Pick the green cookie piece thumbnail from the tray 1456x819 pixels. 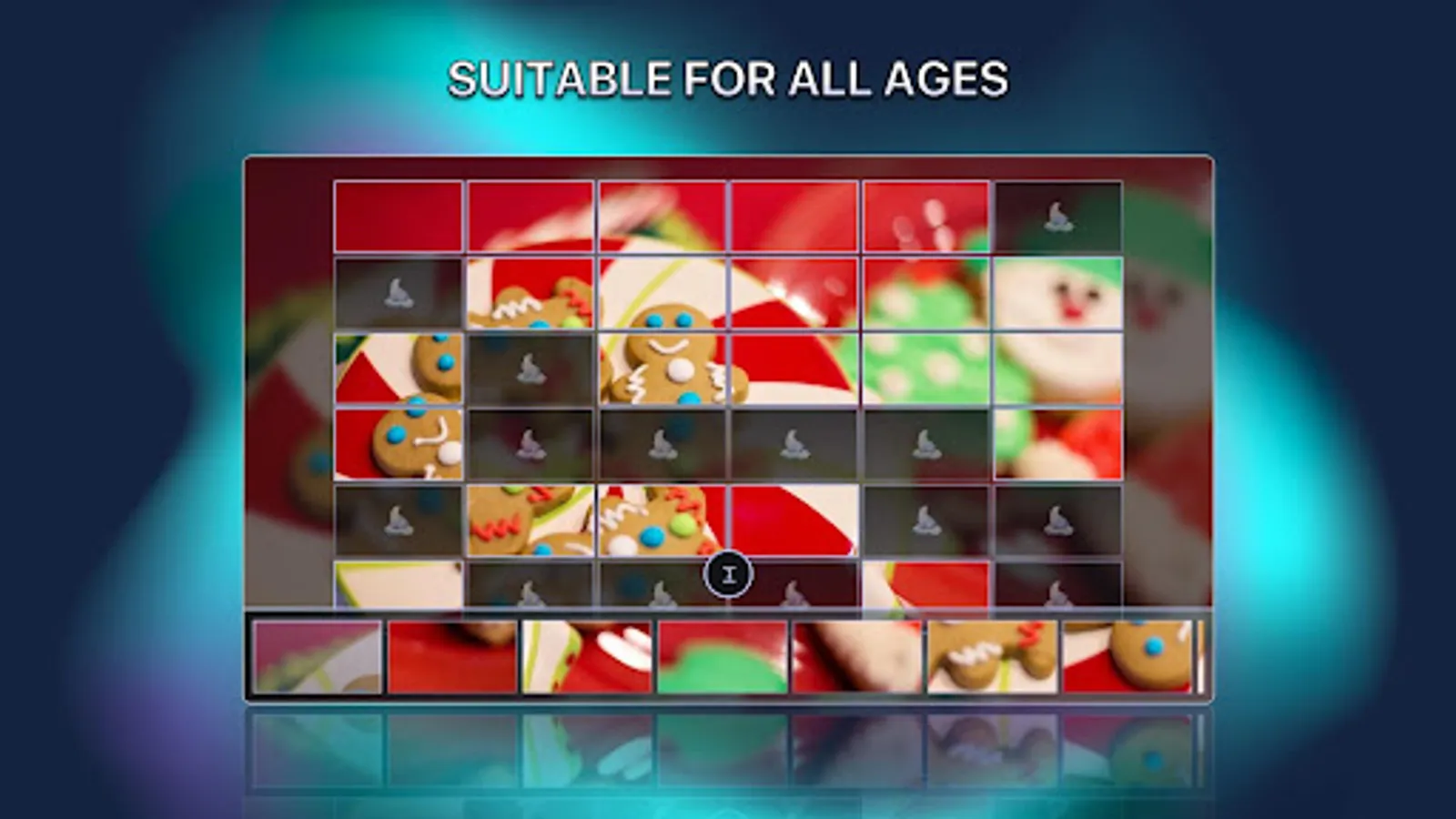(x=722, y=658)
